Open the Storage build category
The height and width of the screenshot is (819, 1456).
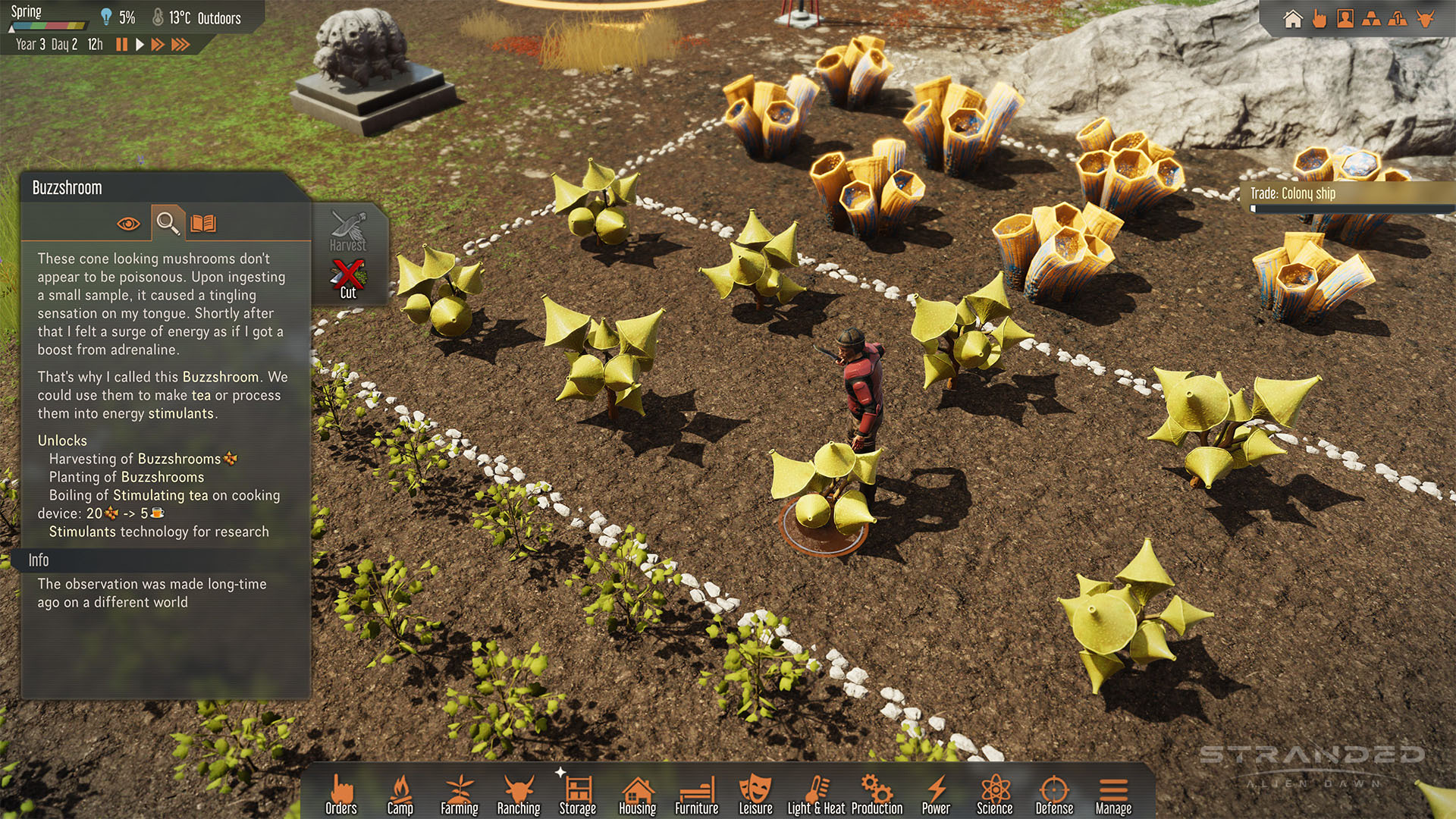click(x=578, y=795)
